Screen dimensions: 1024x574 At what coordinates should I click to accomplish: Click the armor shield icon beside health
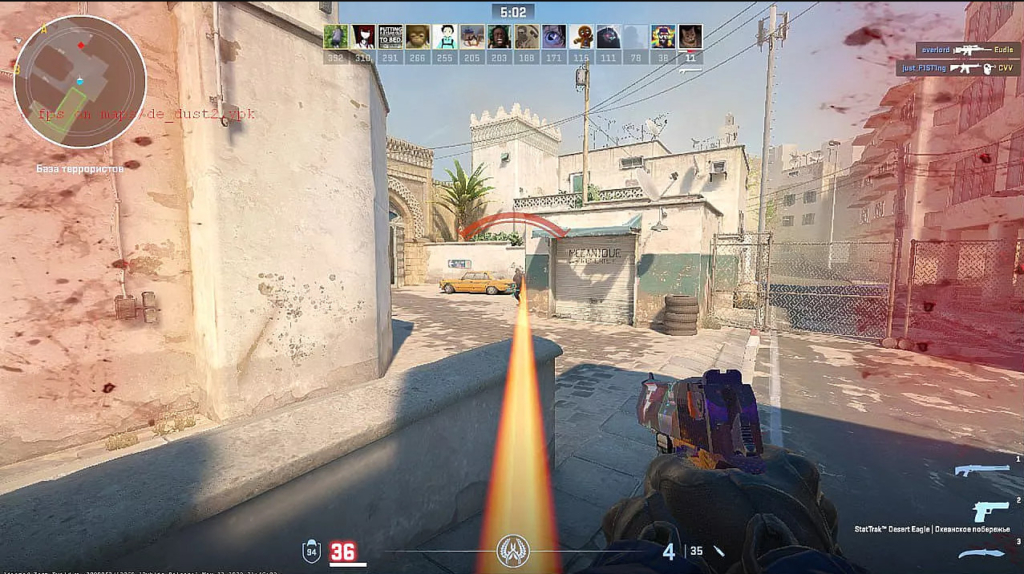point(312,551)
